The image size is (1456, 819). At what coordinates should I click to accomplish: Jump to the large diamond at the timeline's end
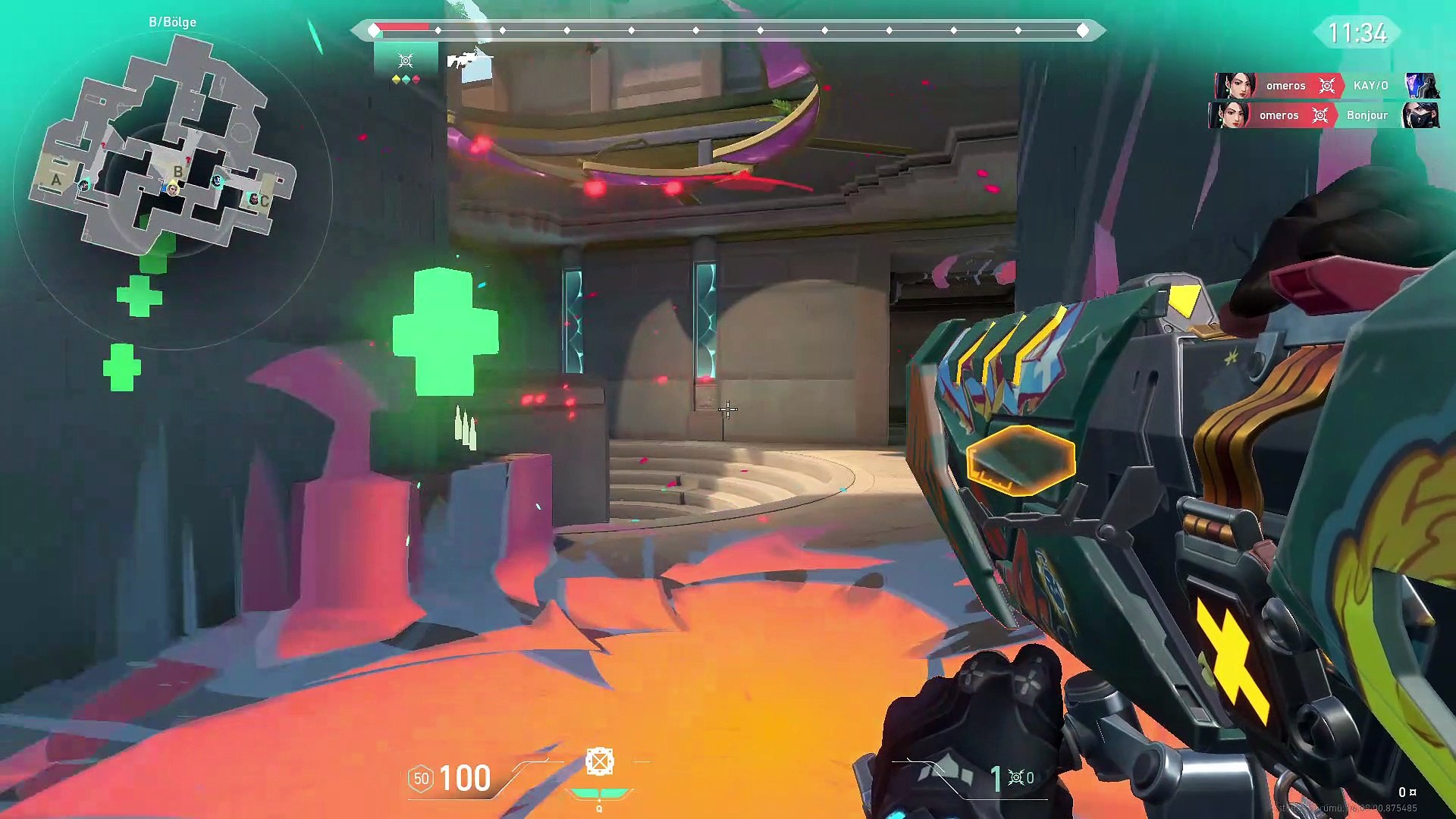(x=1083, y=30)
